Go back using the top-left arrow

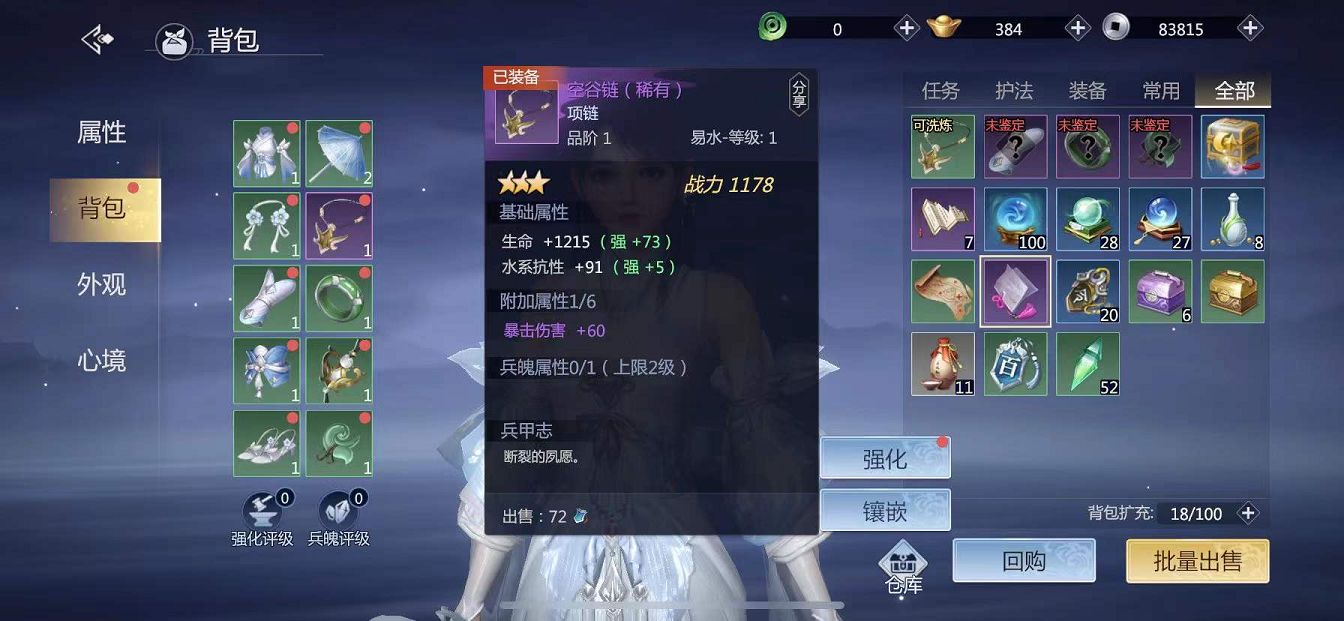coord(97,40)
